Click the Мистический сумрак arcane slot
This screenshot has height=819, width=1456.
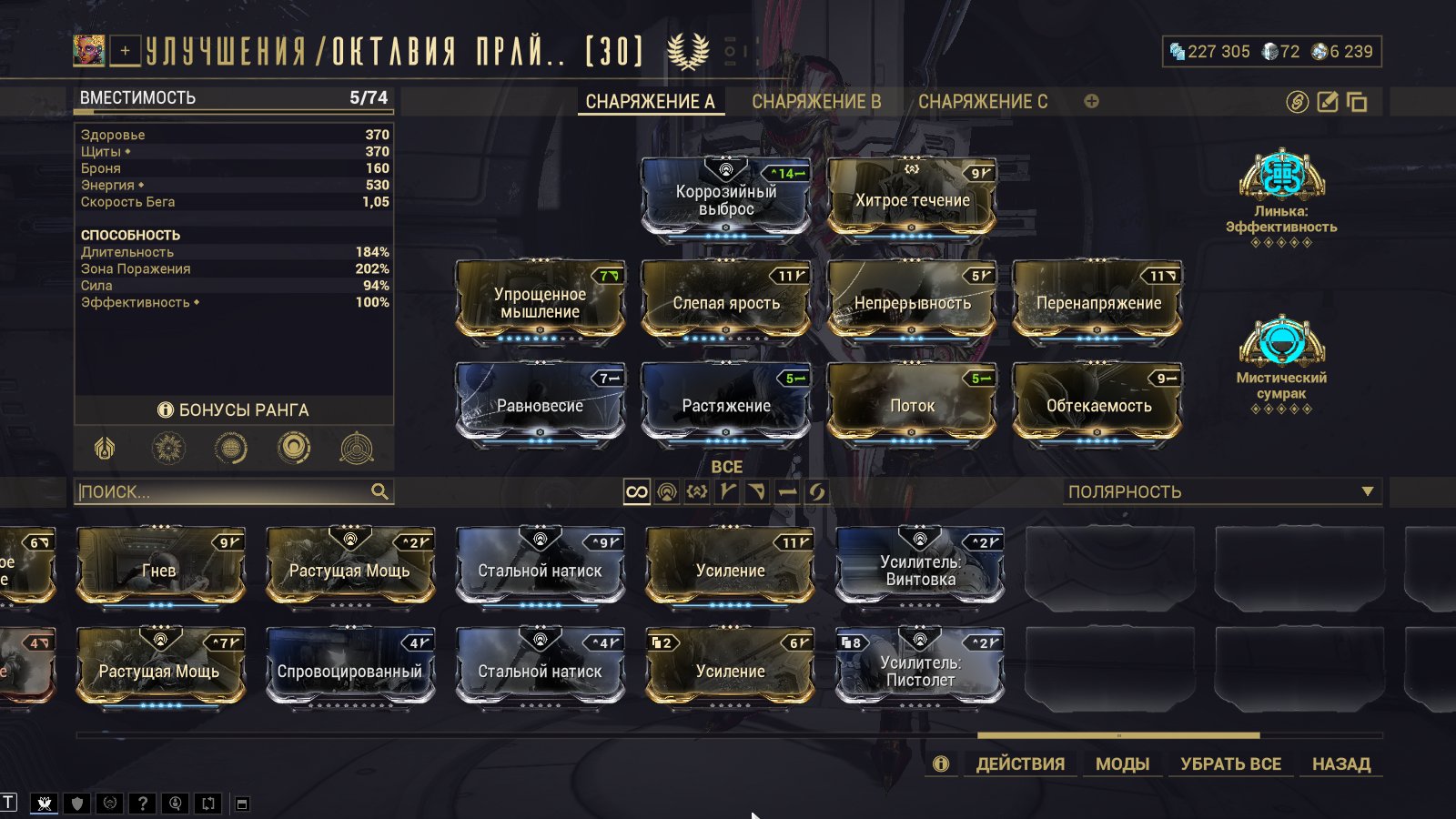(x=1281, y=359)
